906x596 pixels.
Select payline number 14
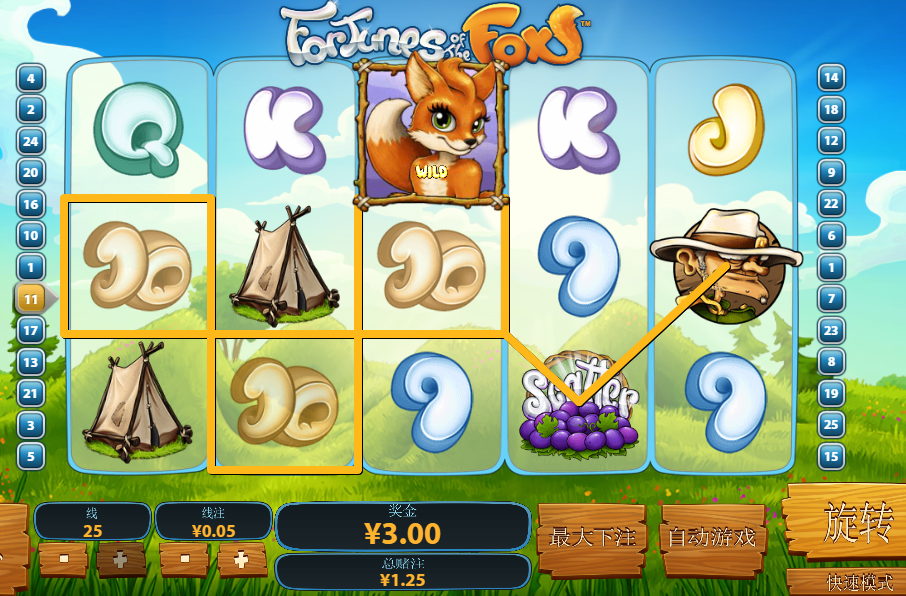coord(831,78)
